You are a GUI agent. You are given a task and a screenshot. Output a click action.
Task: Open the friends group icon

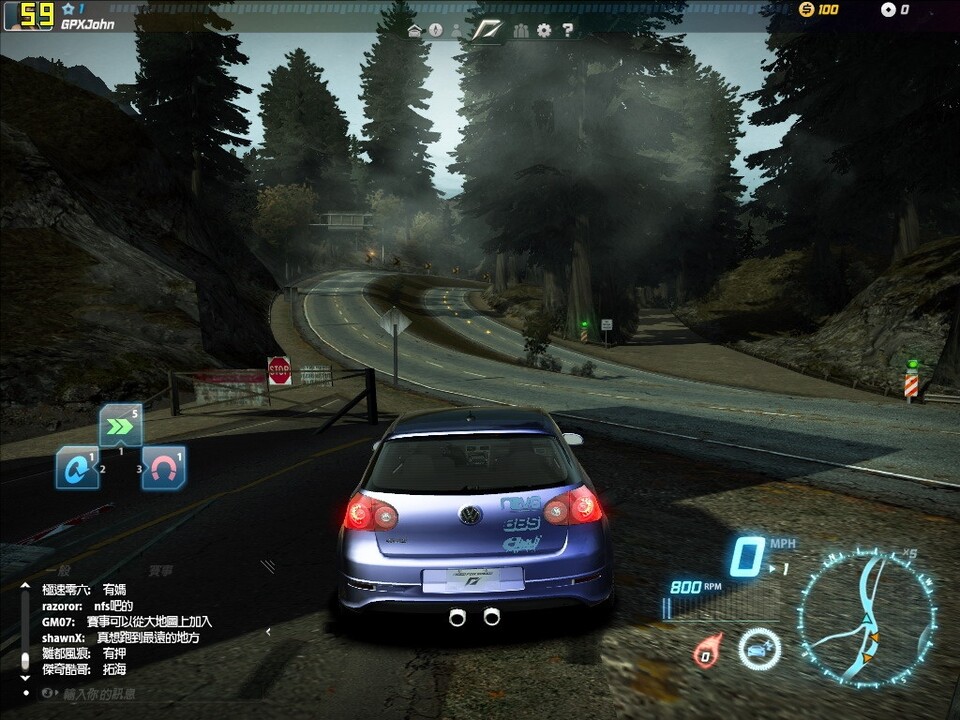520,31
